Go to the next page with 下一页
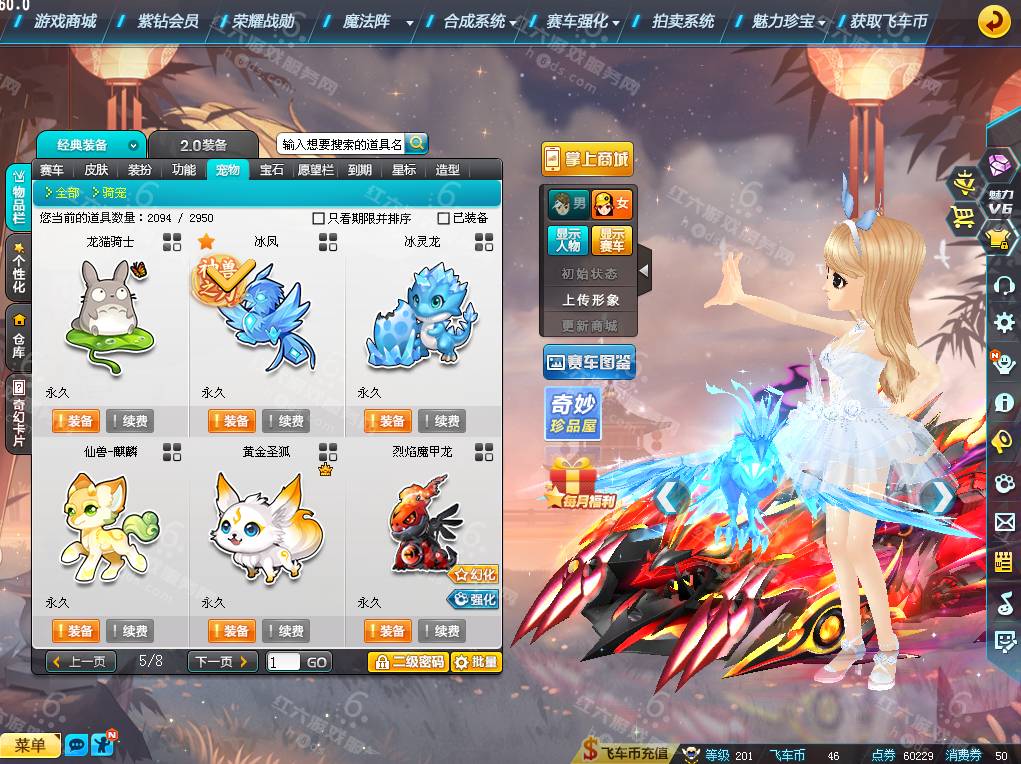Screen dimensions: 1021x764 pyautogui.click(x=222, y=662)
